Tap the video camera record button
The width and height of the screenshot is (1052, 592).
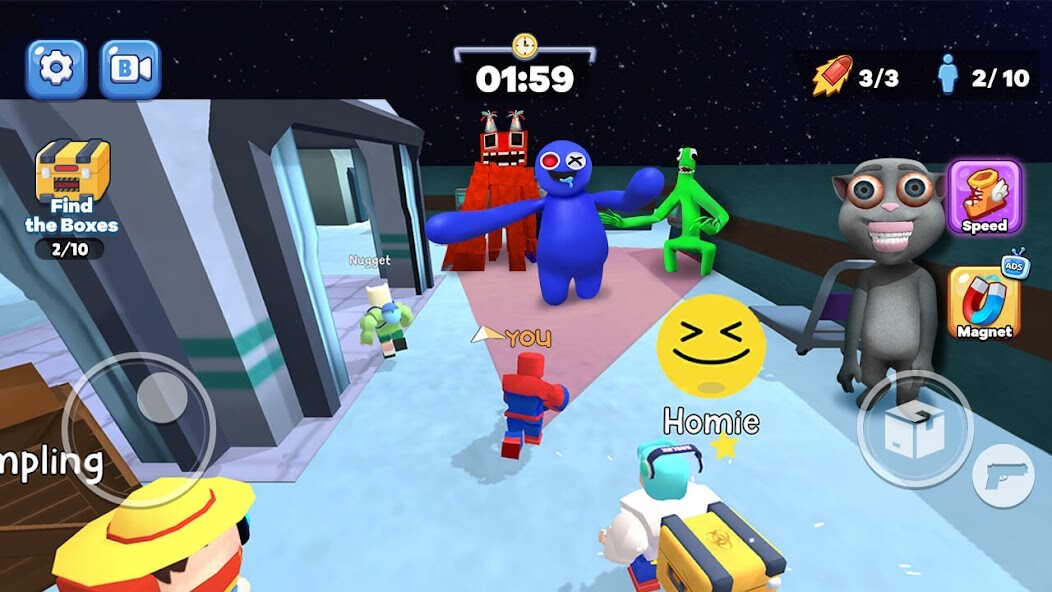click(130, 69)
